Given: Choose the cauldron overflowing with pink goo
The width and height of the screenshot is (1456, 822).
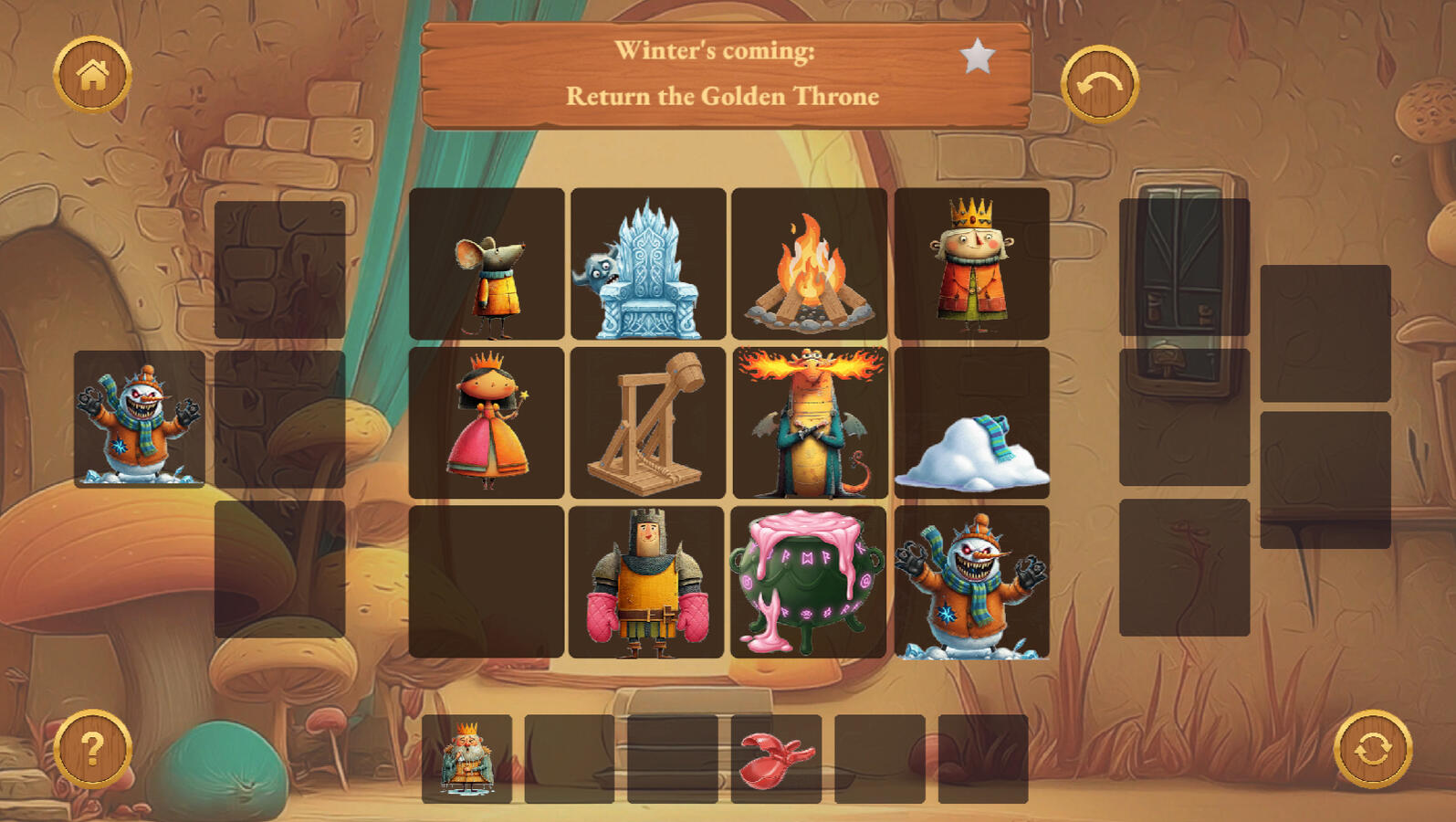Looking at the screenshot, I should pos(808,582).
